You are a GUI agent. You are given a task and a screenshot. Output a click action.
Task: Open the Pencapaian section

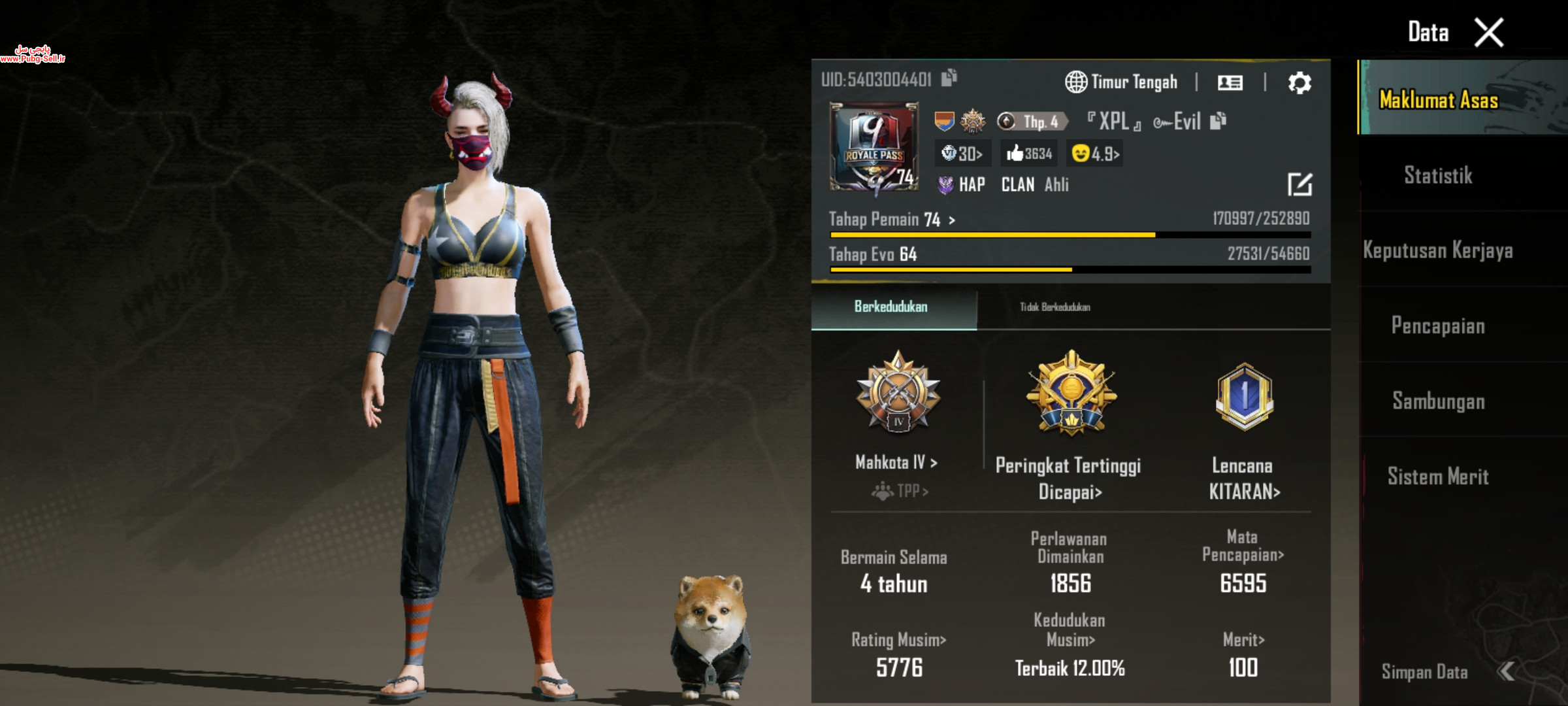point(1438,326)
